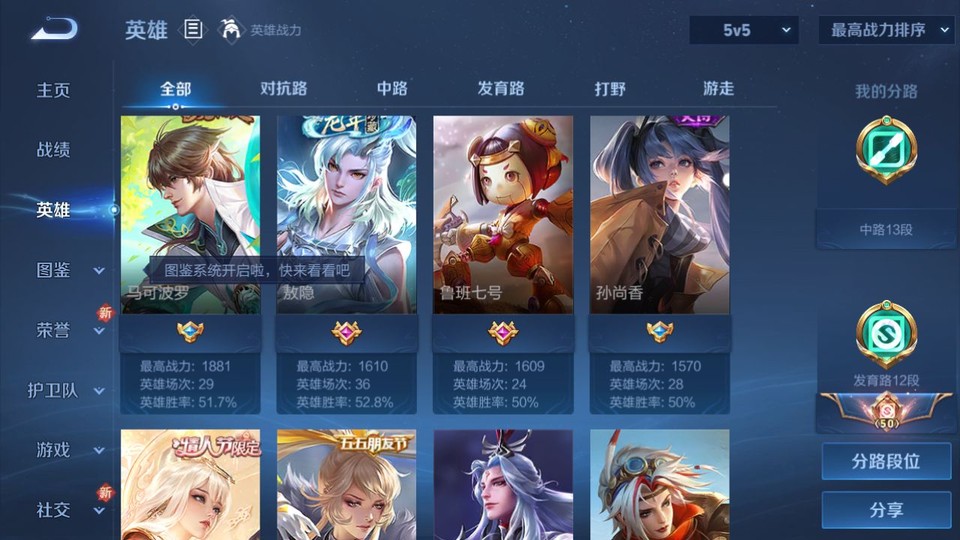Open the 最高战力排序 sorting dropdown
Screen dimensions: 960x540
tap(886, 30)
